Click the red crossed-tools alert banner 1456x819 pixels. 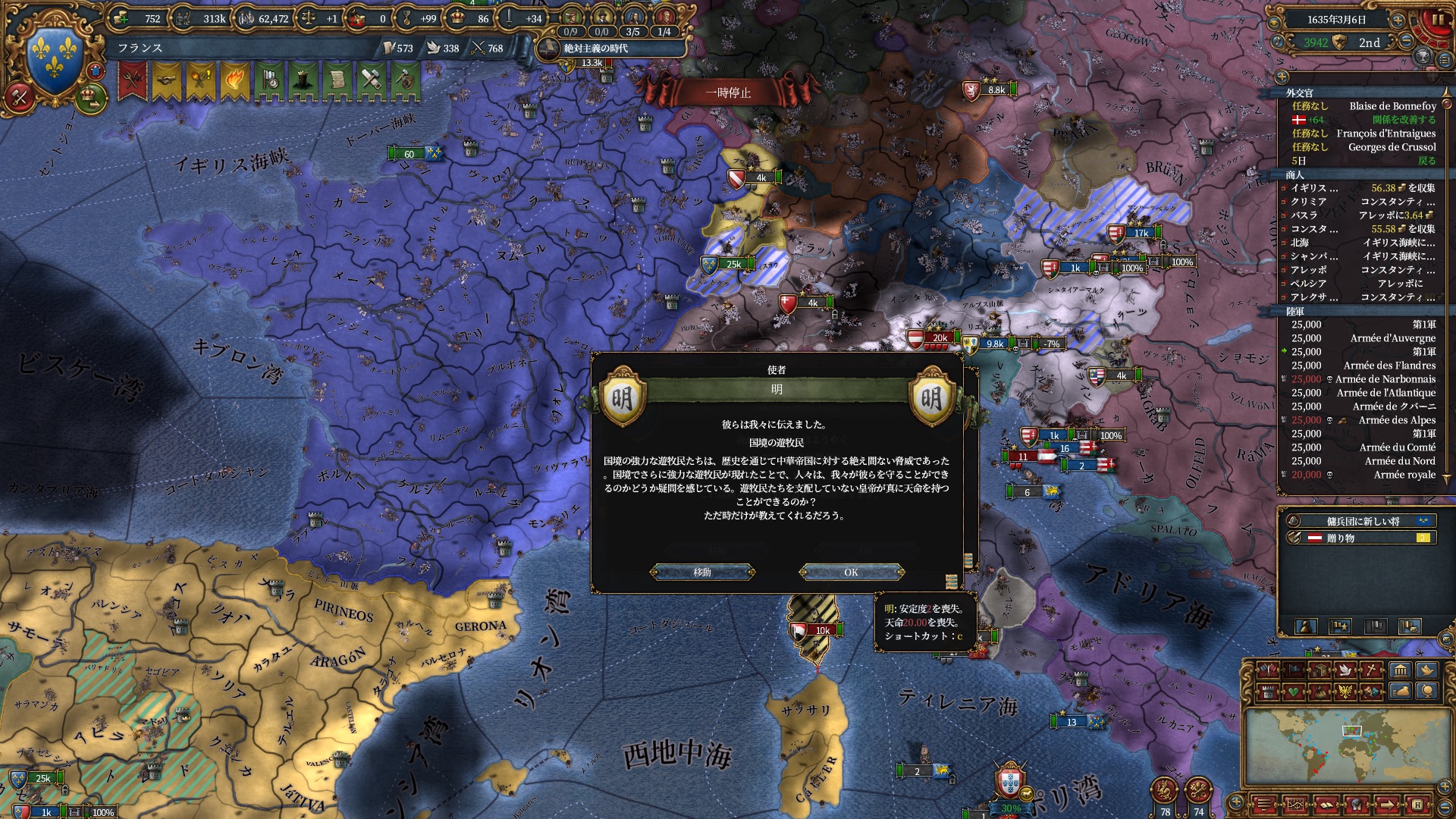(133, 80)
